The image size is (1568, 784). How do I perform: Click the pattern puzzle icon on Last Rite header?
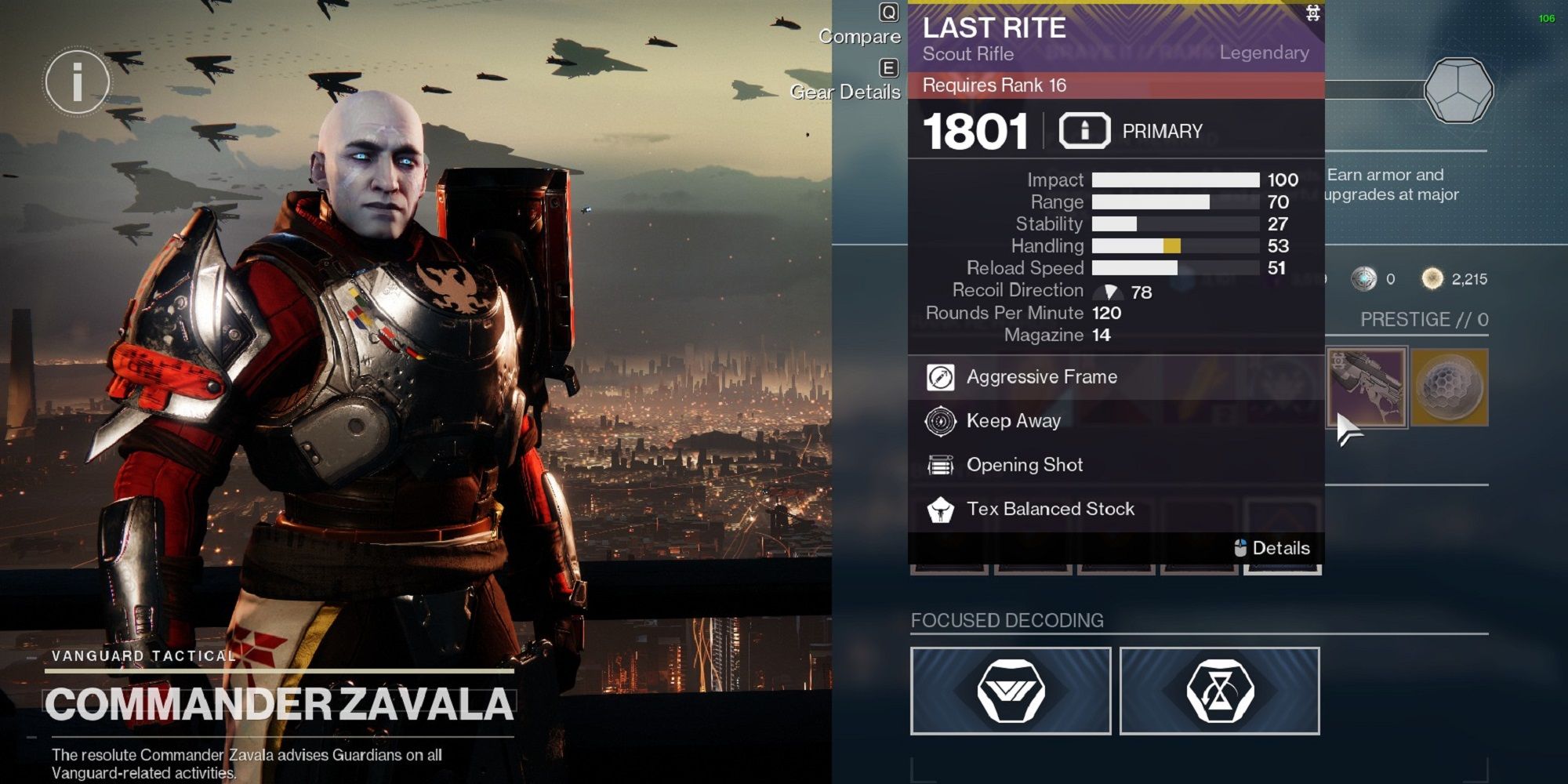1314,13
